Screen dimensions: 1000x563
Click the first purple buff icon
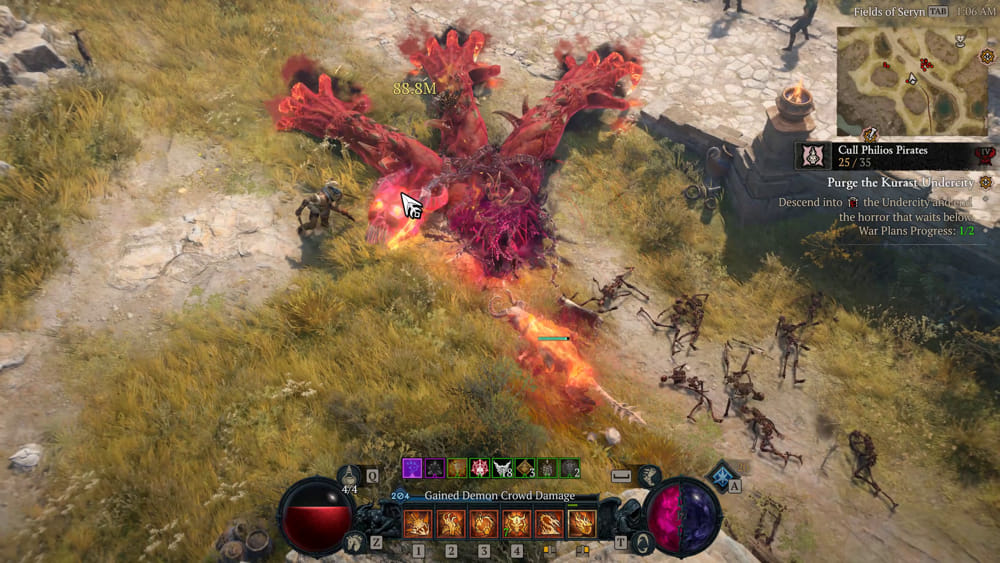click(x=412, y=468)
